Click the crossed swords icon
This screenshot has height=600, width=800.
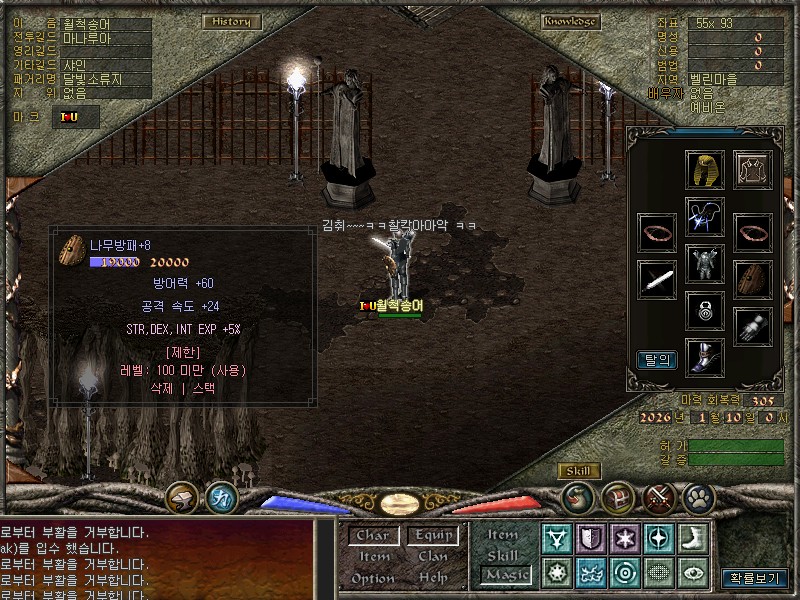(659, 496)
